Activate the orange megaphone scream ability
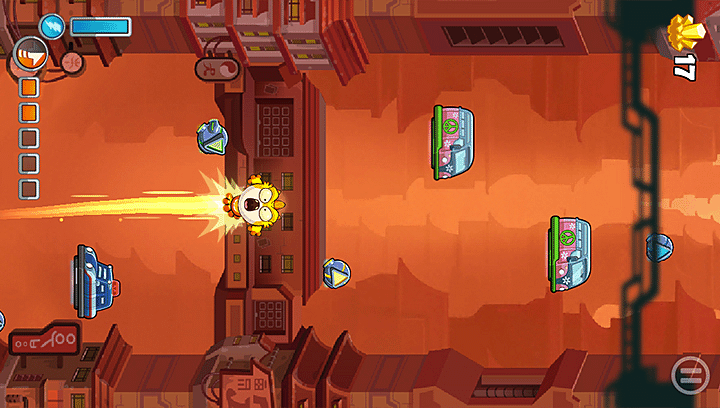The width and height of the screenshot is (720, 408). pyautogui.click(x=31, y=56)
